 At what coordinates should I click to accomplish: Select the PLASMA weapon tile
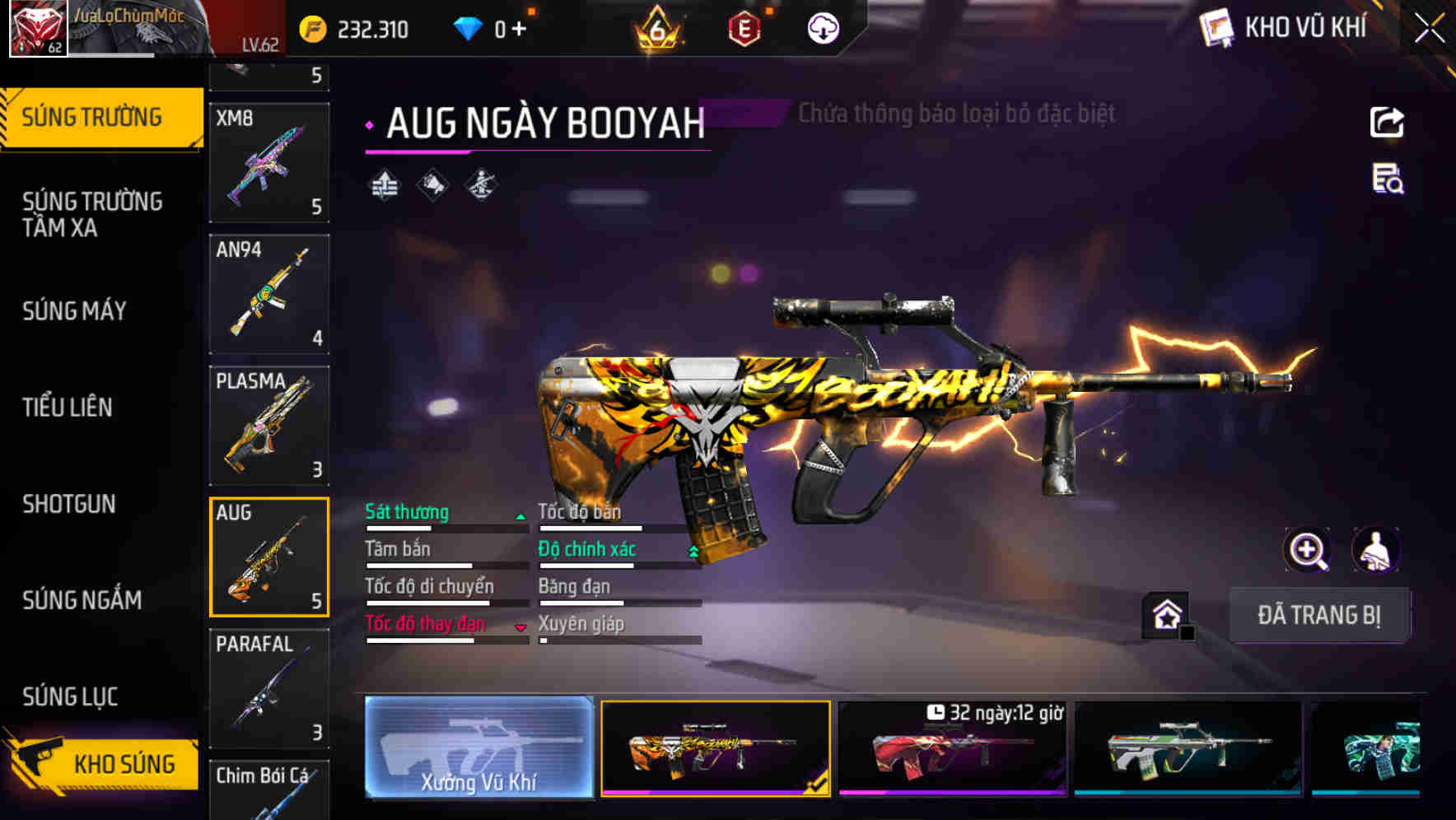[x=269, y=426]
